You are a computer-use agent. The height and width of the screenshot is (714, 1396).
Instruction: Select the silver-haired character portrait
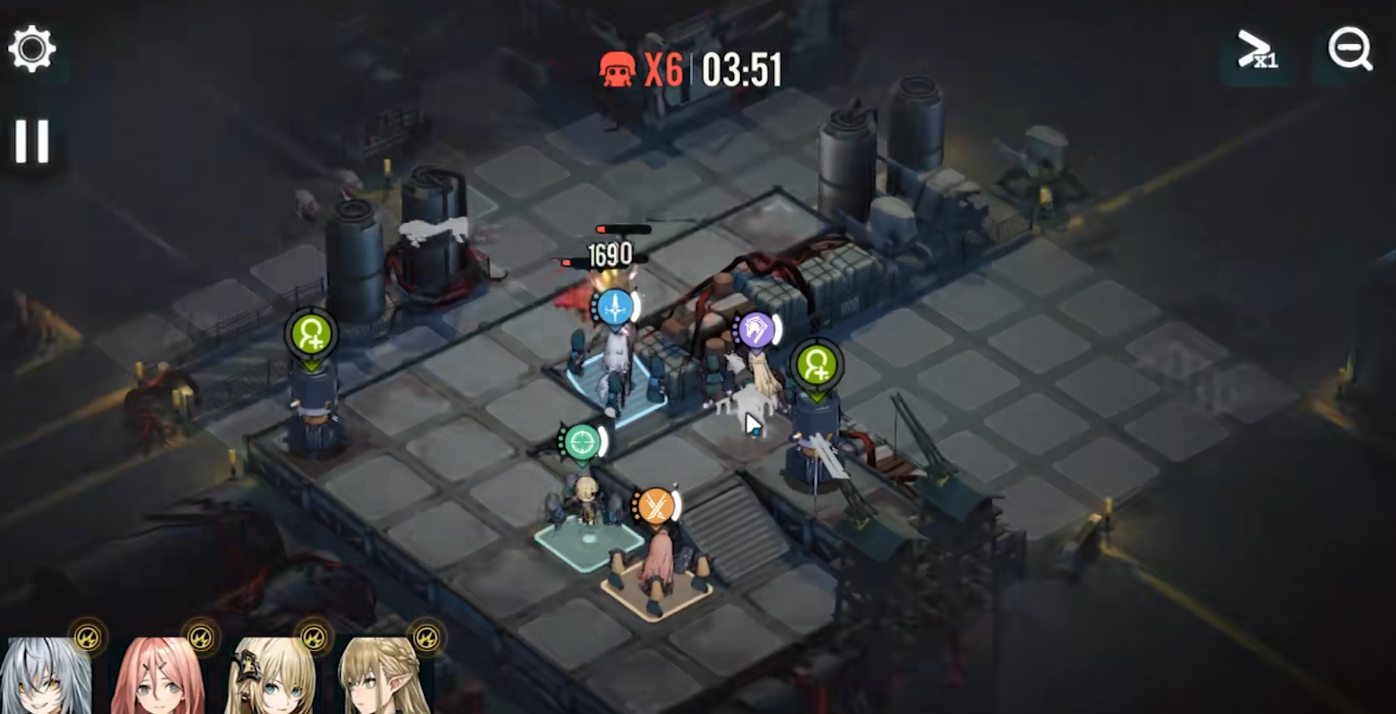46,677
